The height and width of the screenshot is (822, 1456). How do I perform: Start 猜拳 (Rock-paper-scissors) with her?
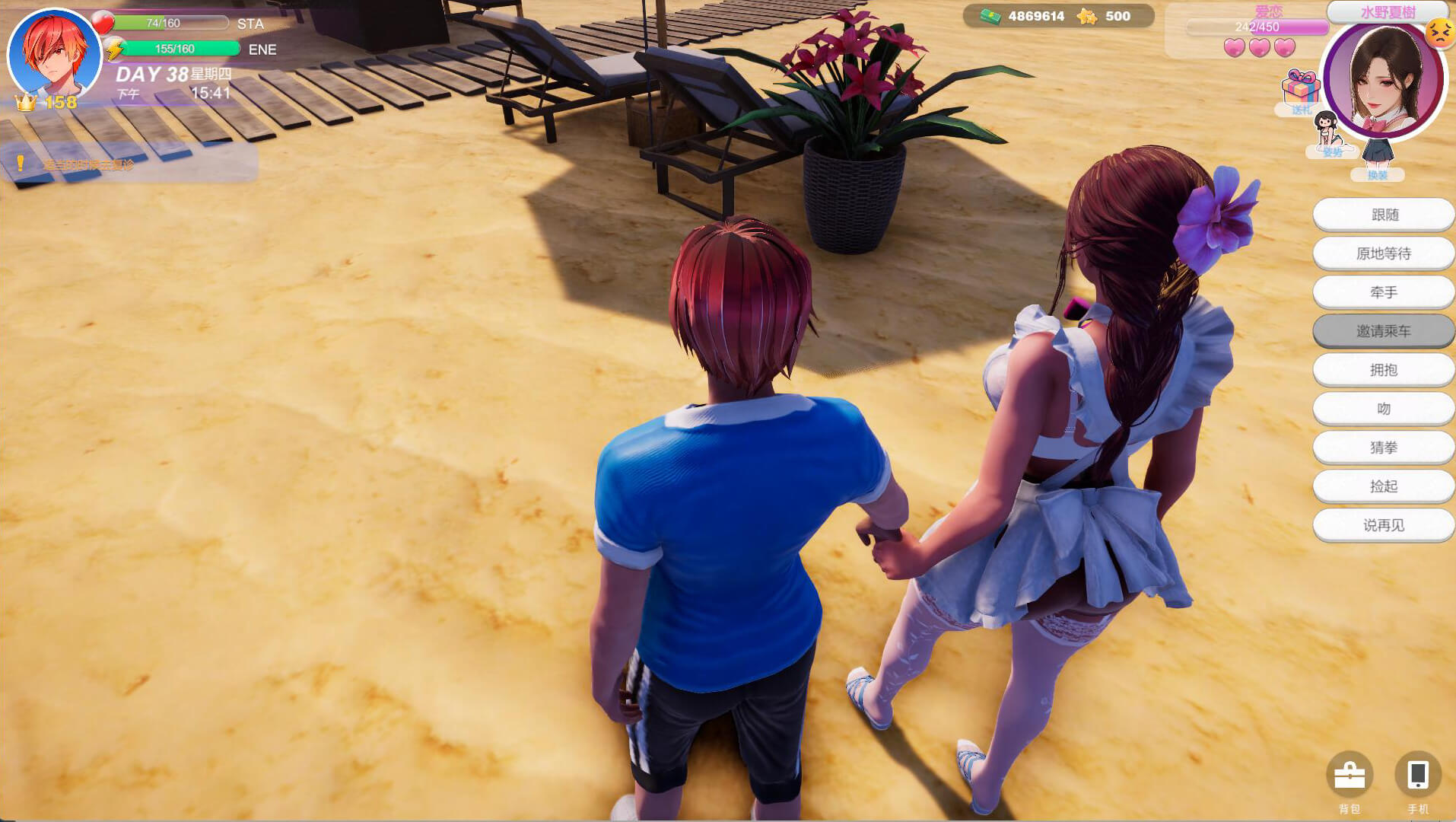click(1384, 448)
